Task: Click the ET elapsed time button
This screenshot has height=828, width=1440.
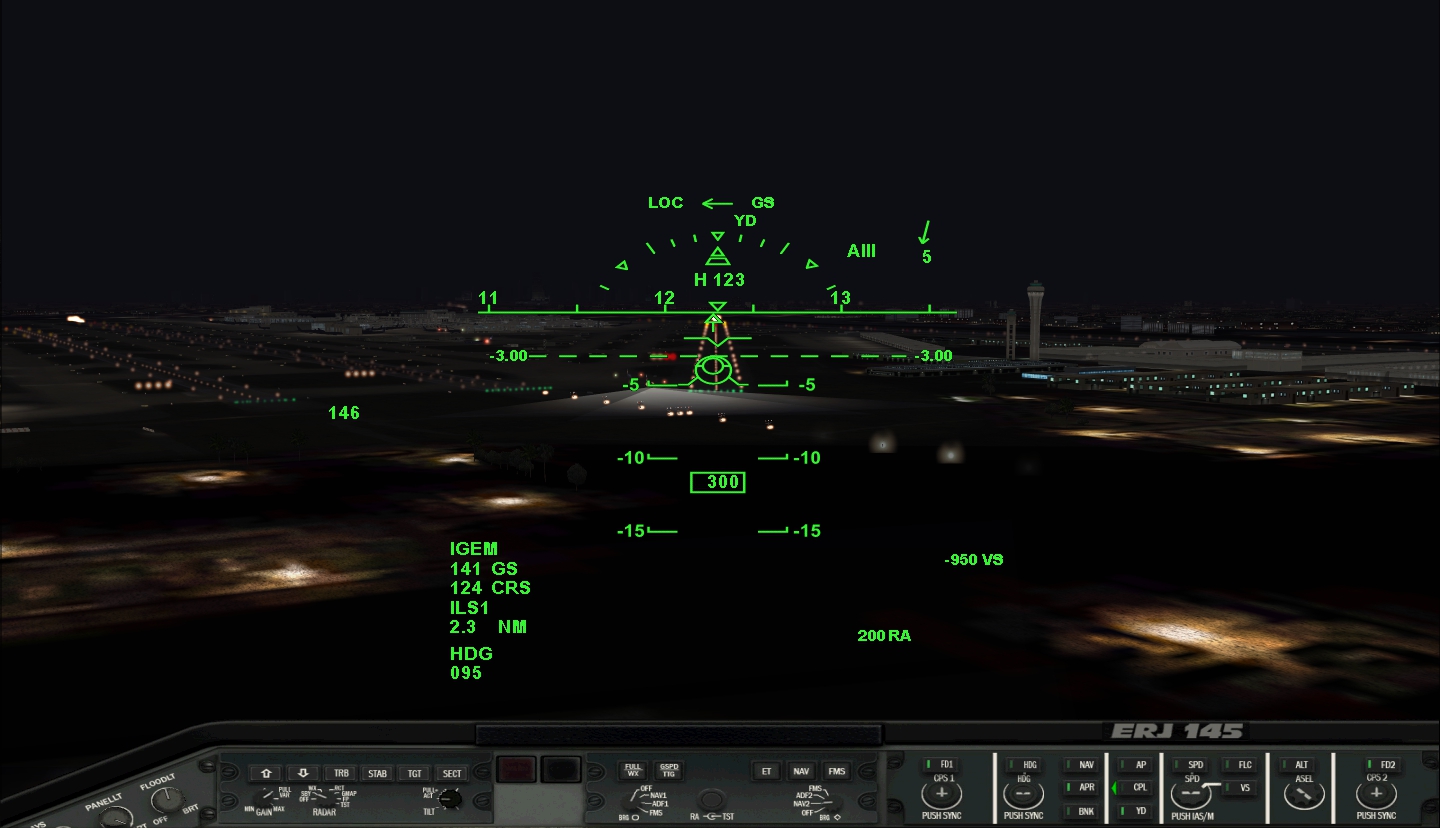Action: coord(767,771)
